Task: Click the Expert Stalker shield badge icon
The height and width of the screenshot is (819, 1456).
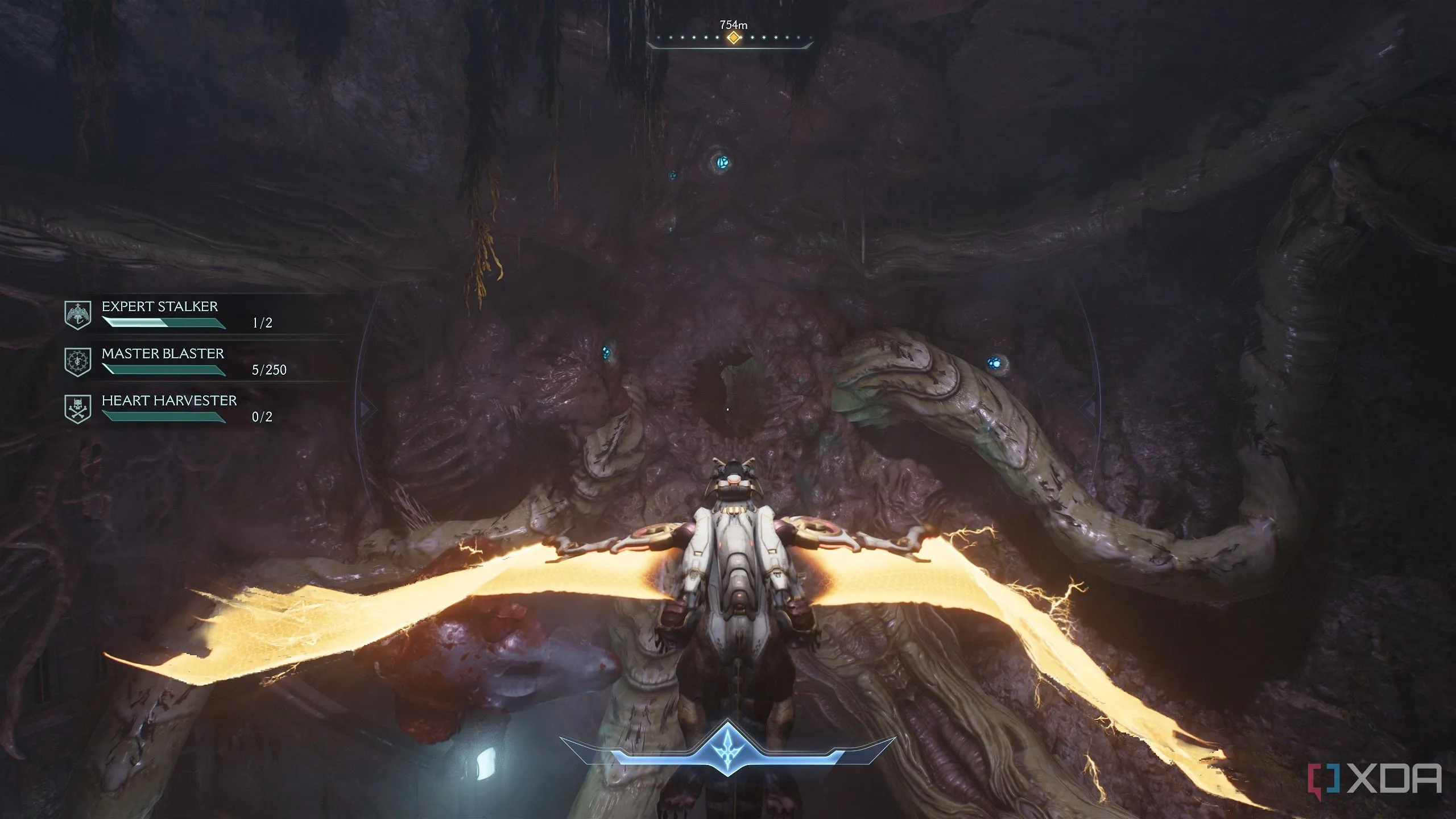Action: [x=78, y=315]
